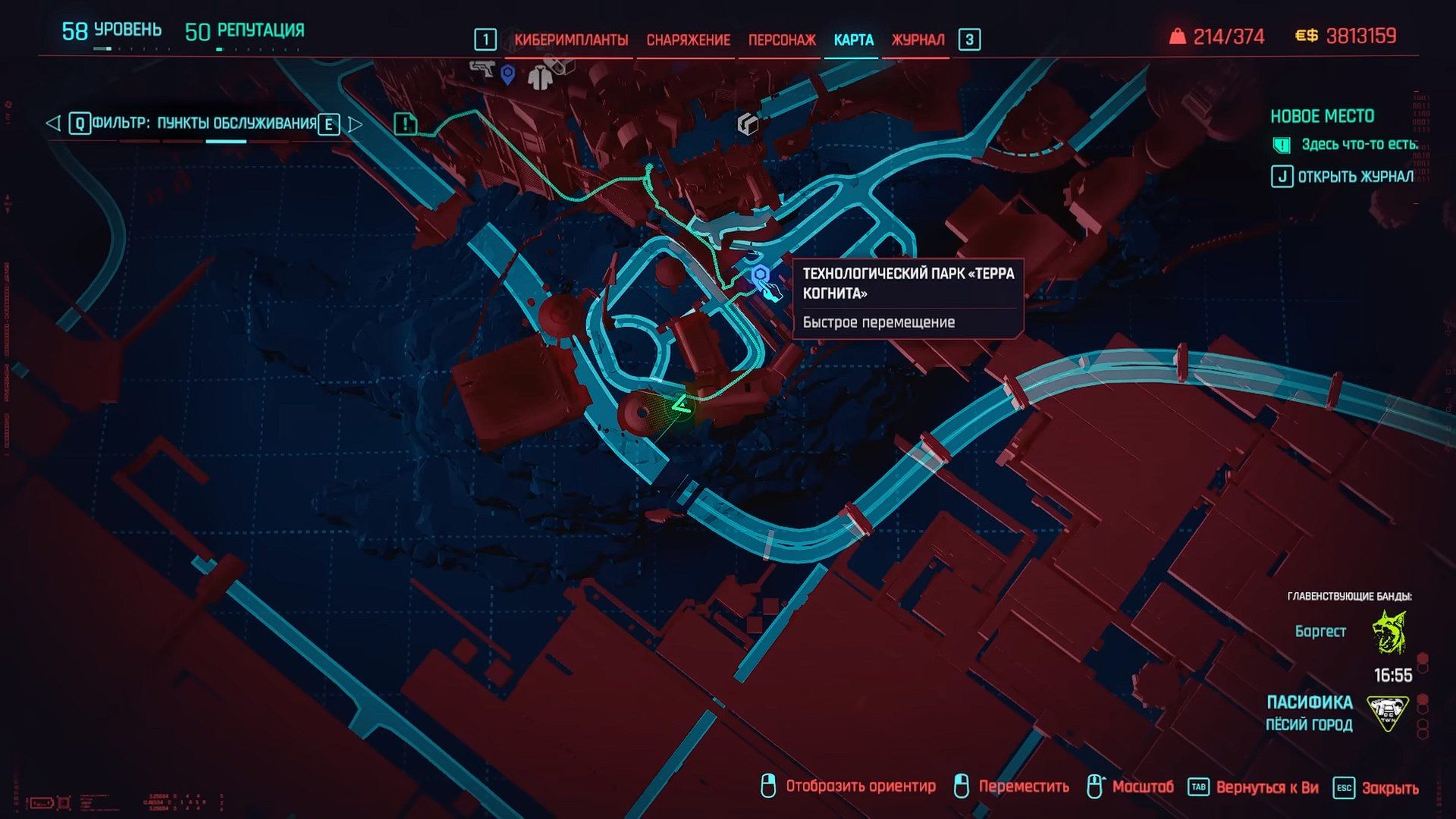Return to V with Вернуться к Ви
The width and height of the screenshot is (1456, 819).
[1254, 788]
